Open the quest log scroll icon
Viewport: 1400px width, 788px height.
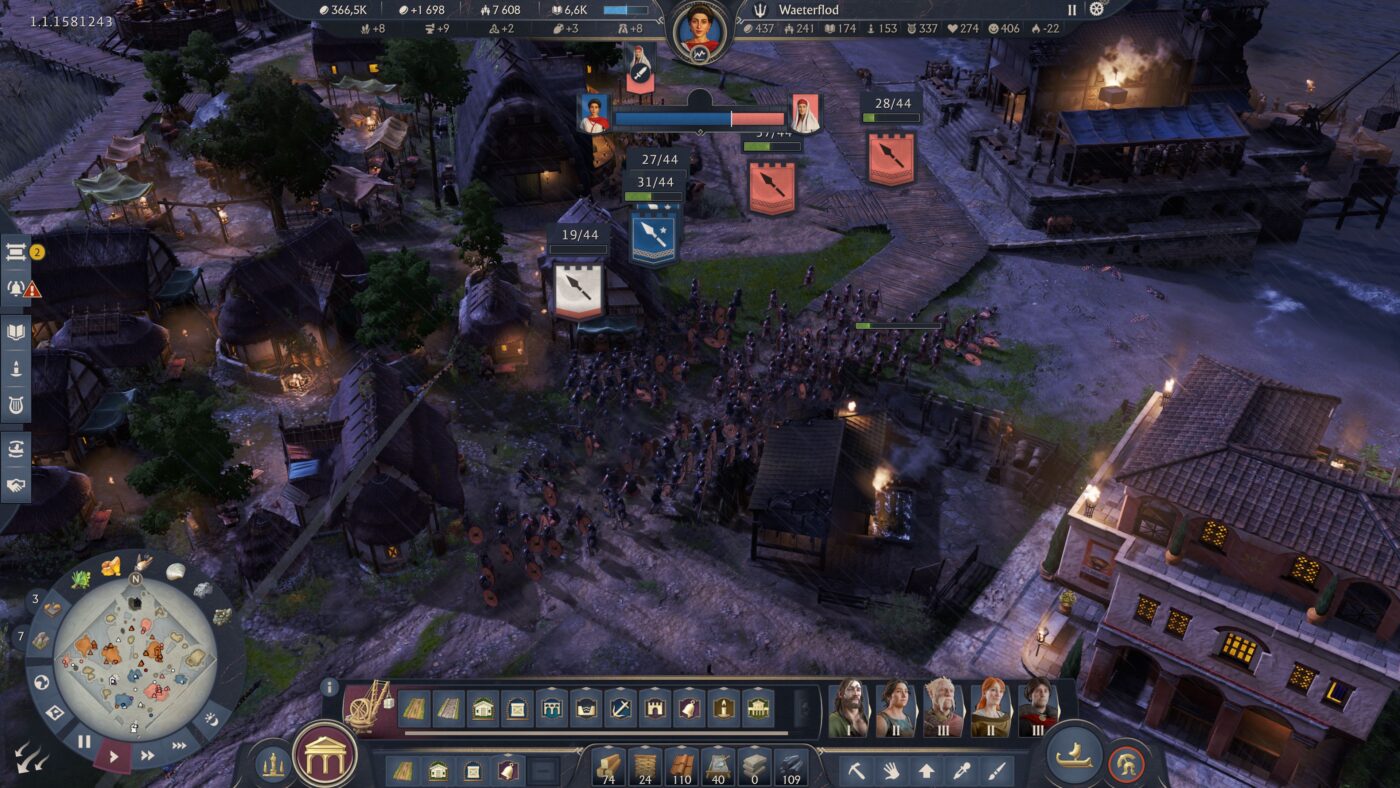pos(15,253)
